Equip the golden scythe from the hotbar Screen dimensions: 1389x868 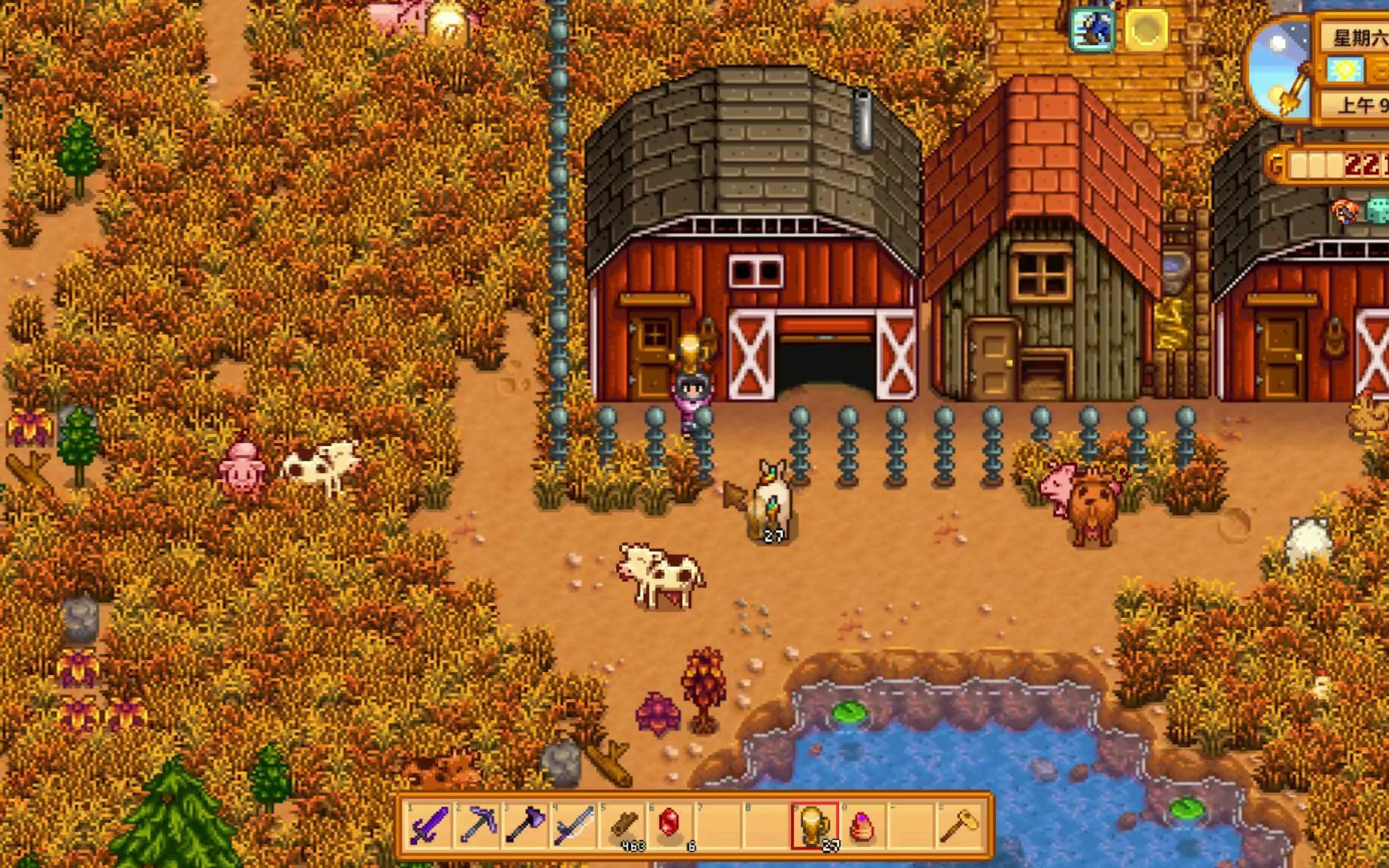958,825
